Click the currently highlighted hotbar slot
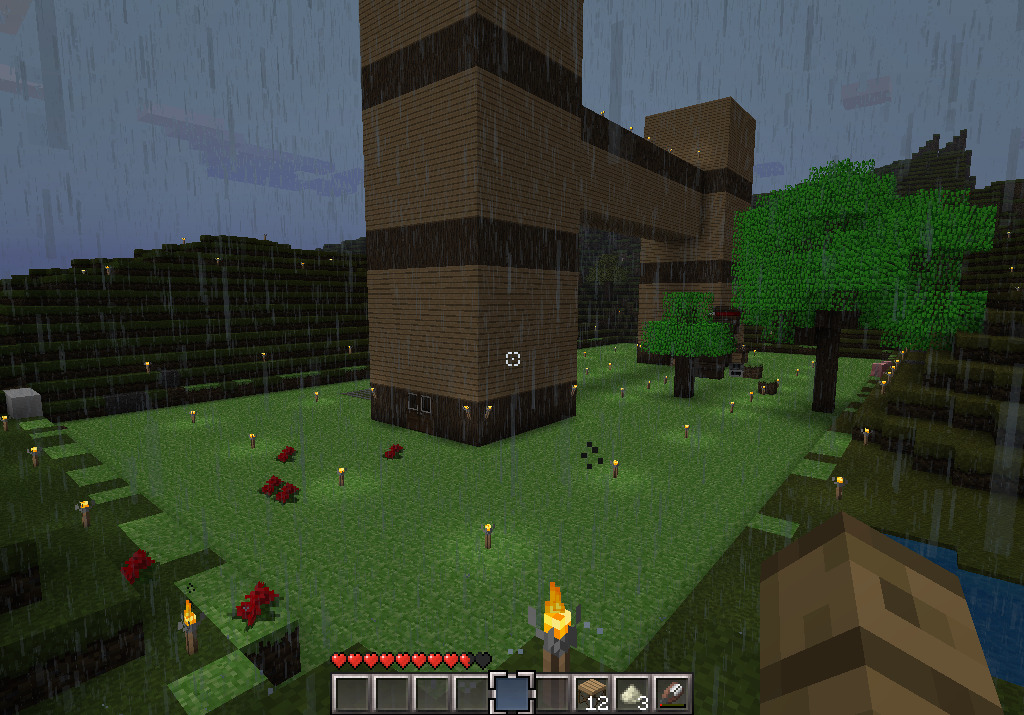 [511, 693]
